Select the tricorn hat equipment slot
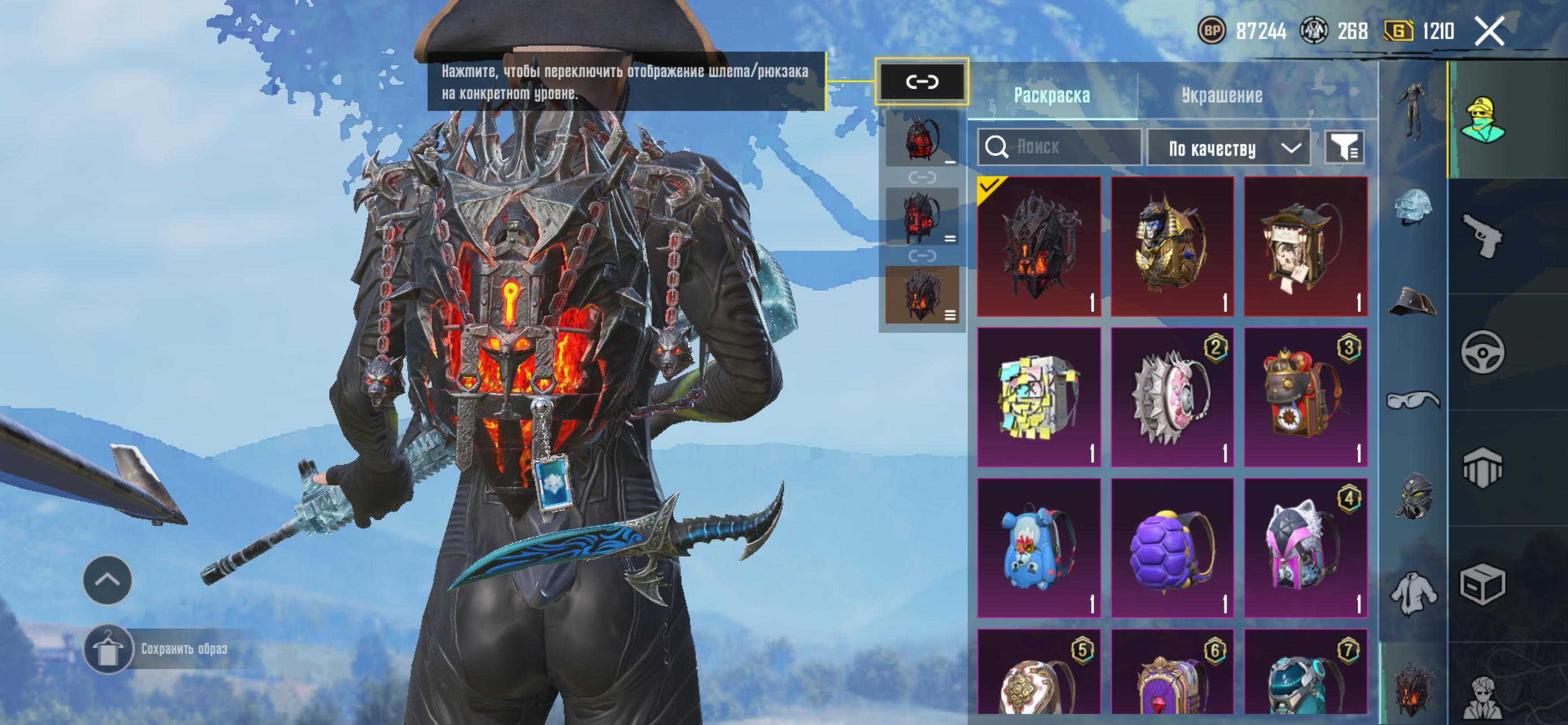This screenshot has height=725, width=1568. point(1413,302)
